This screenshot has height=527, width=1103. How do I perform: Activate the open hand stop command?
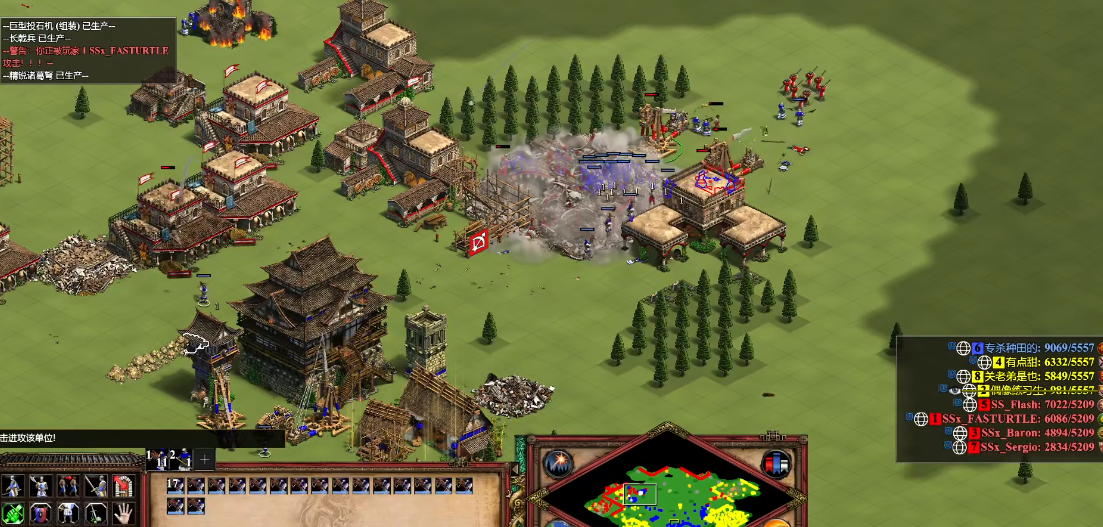coord(122,515)
